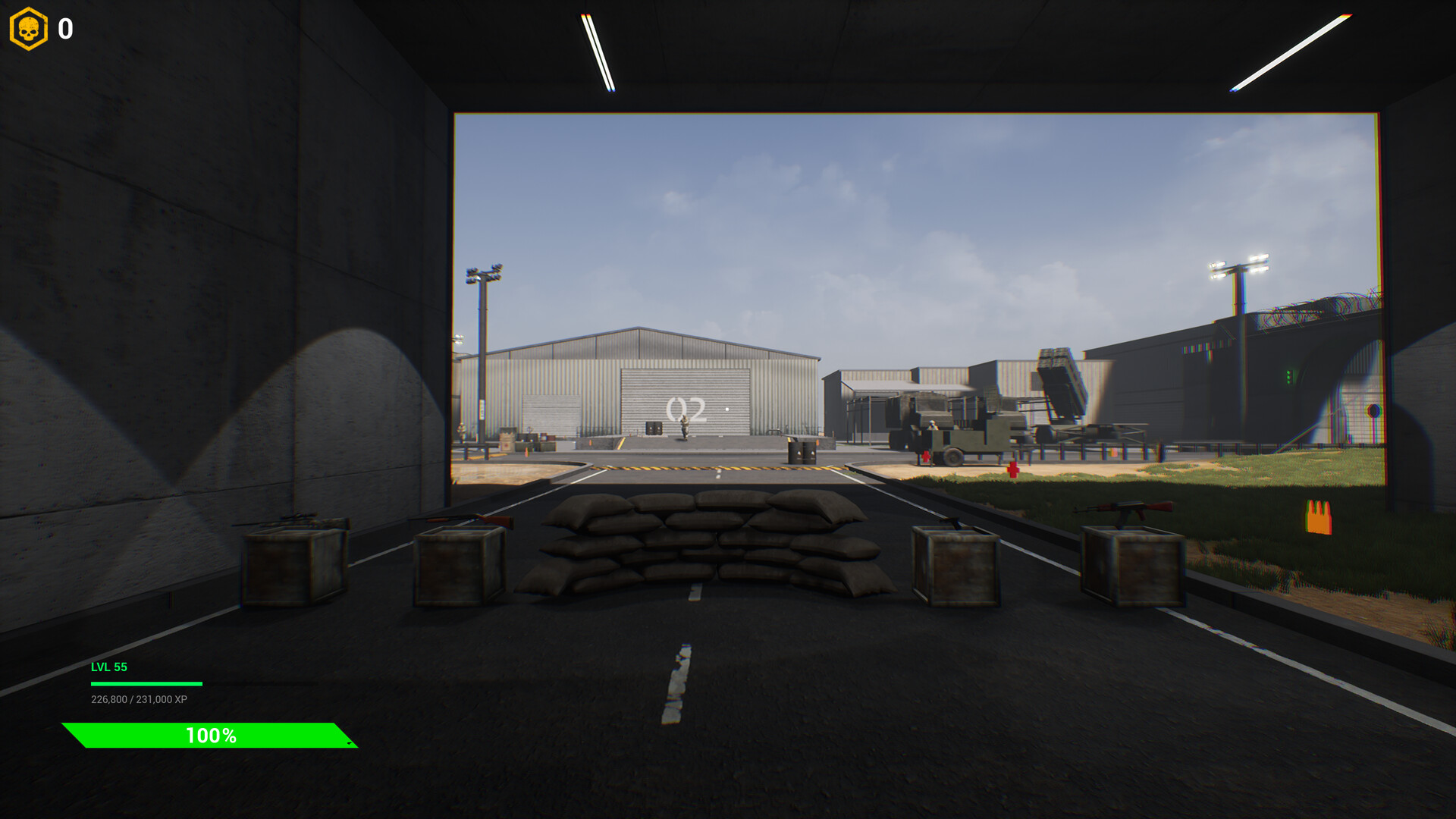The image size is (1456, 819).
Task: Click the 226,800 / 231,000 XP text
Action: pos(139,700)
